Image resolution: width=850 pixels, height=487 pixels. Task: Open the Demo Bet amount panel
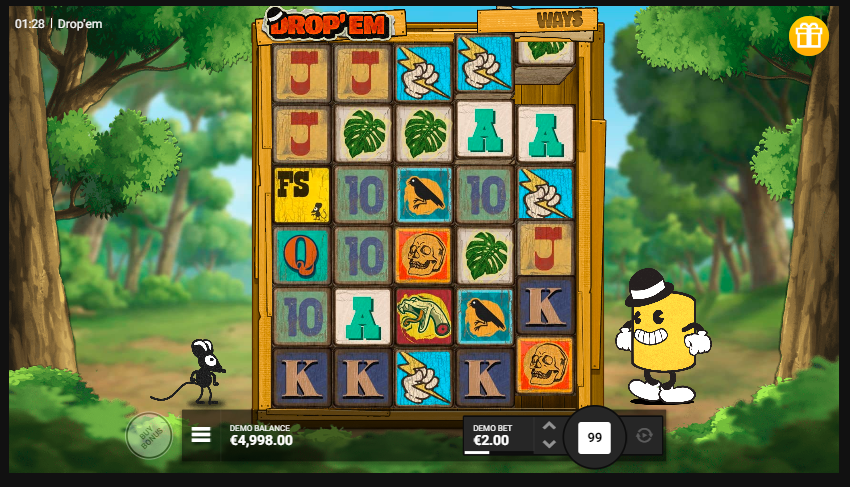tap(497, 435)
